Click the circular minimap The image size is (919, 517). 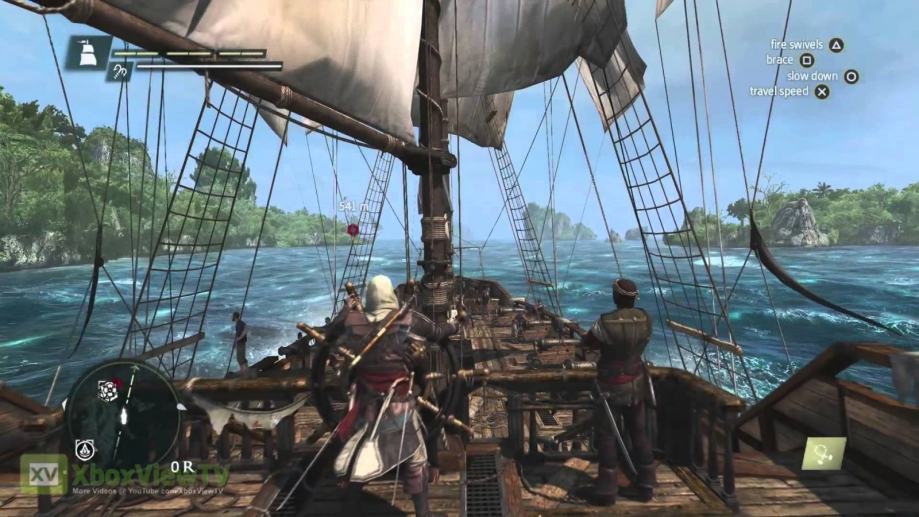(x=123, y=412)
